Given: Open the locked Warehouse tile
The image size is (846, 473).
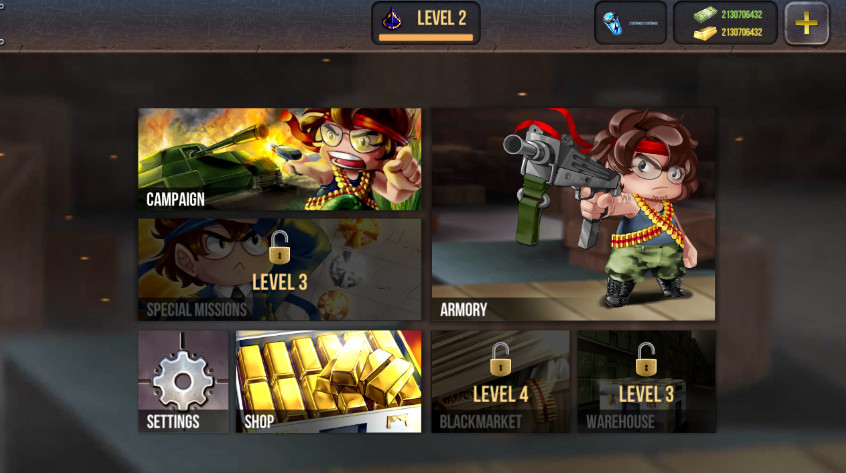Looking at the screenshot, I should (x=646, y=382).
